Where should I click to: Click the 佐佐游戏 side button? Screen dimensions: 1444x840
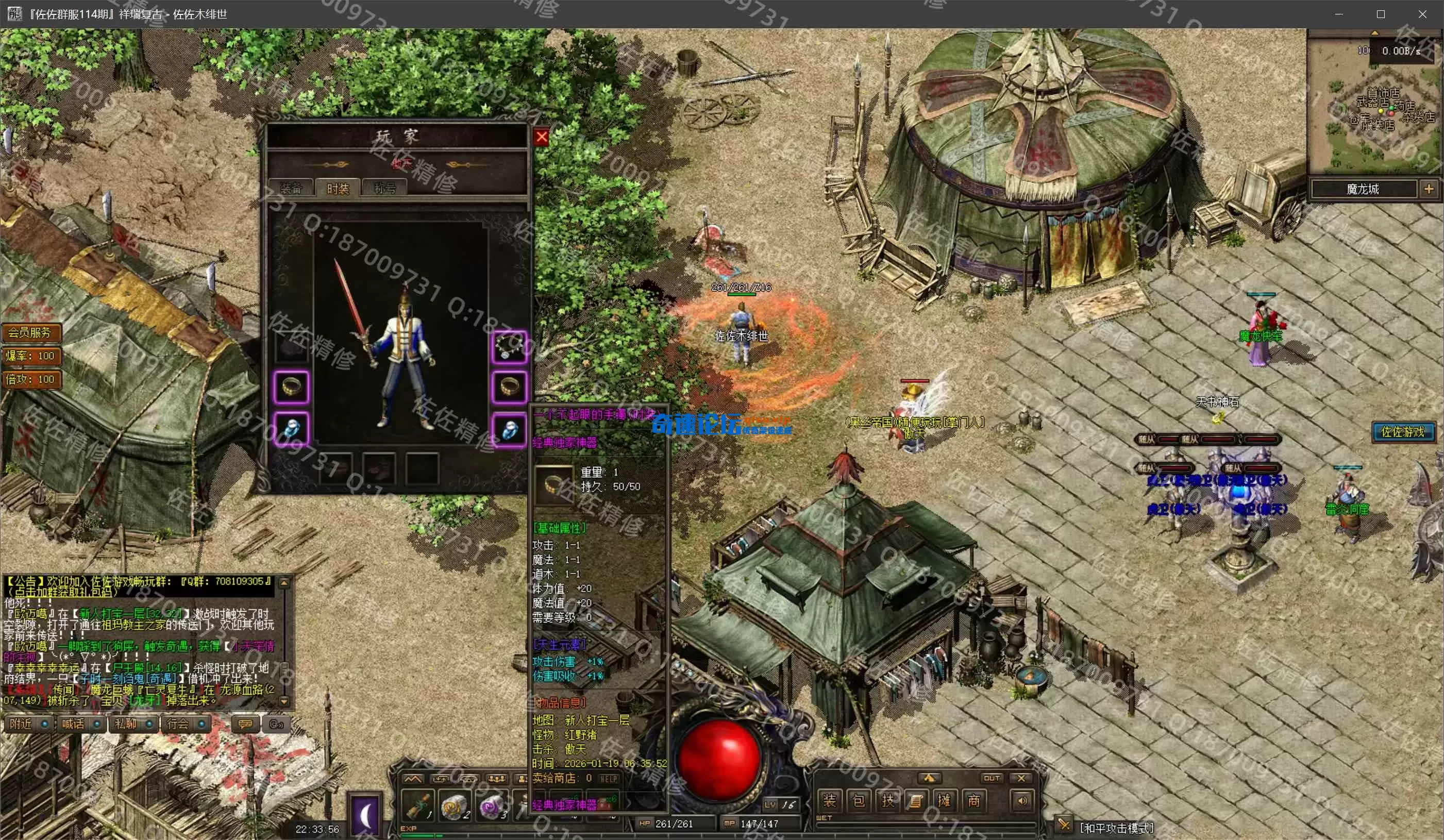(x=1403, y=431)
